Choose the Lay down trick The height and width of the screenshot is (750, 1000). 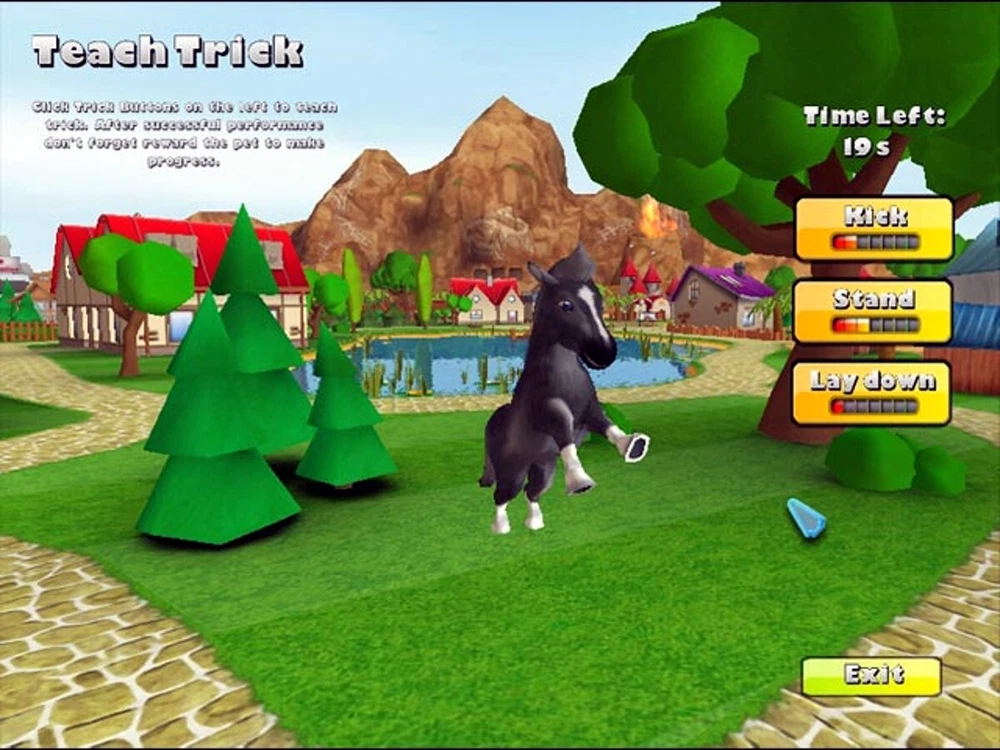873,393
